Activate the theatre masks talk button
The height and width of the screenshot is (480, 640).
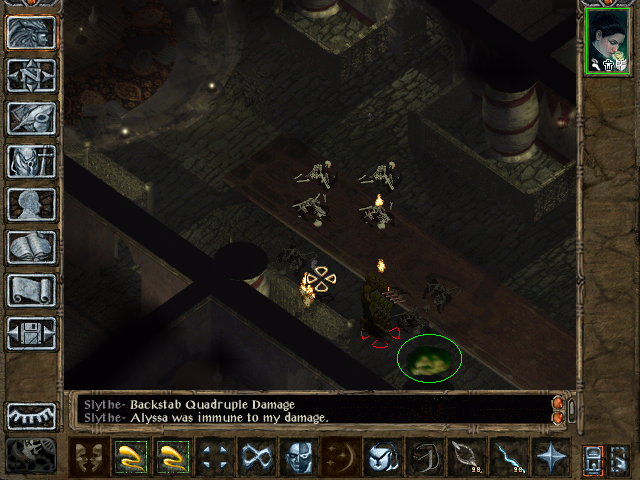90,457
